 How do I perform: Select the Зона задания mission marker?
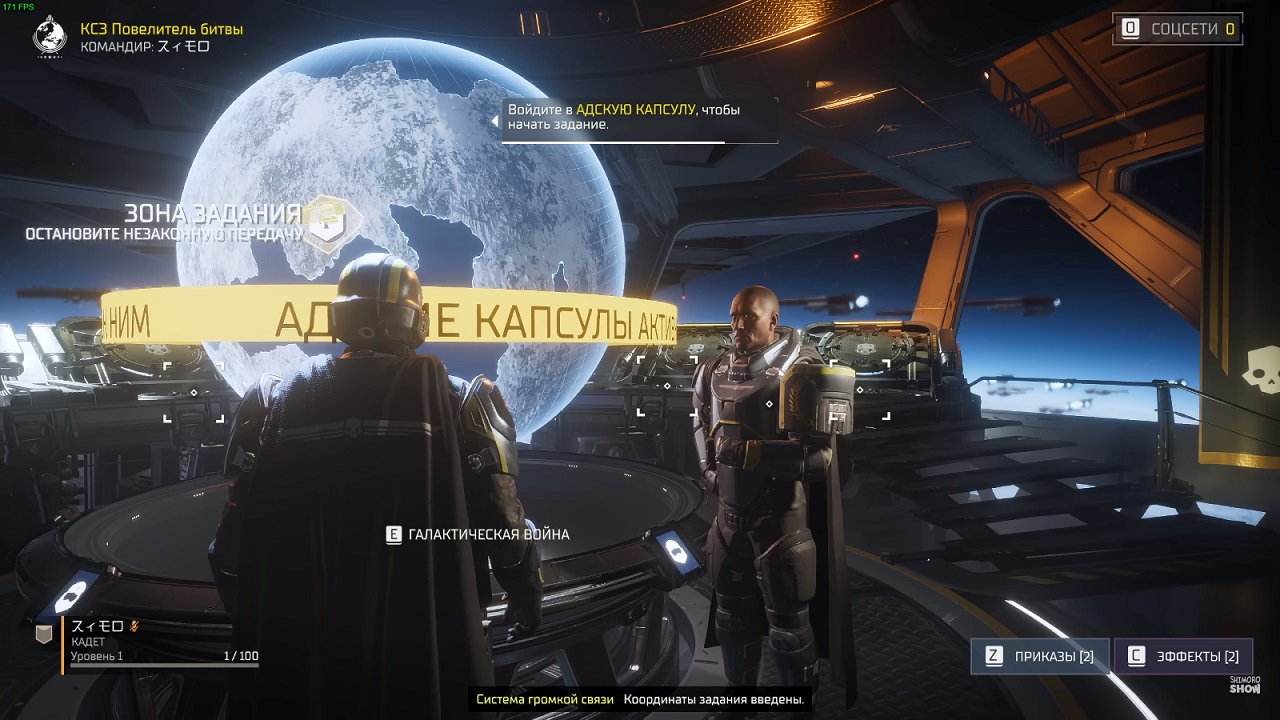click(x=323, y=222)
